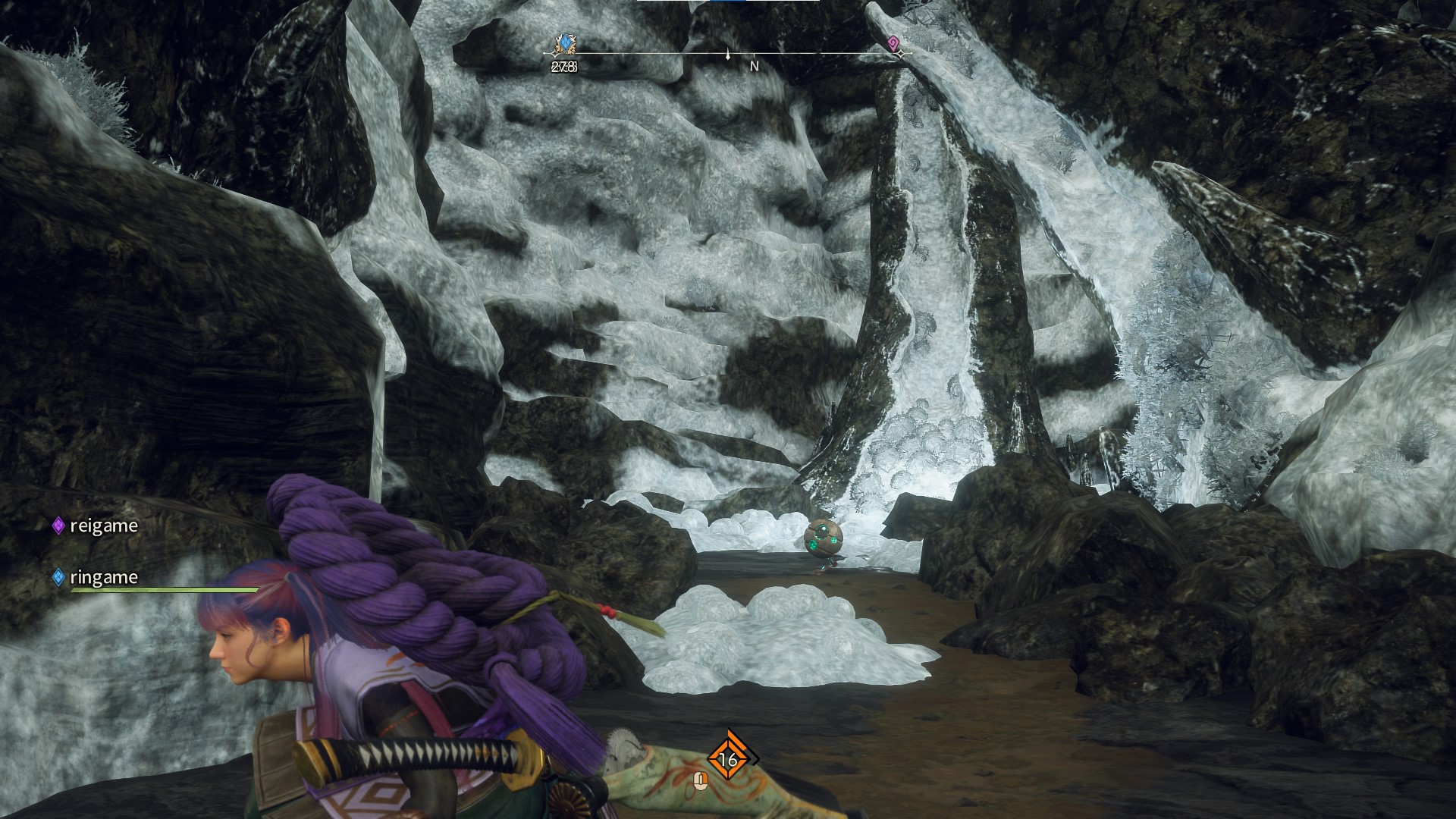Select party member reigame

(103, 526)
